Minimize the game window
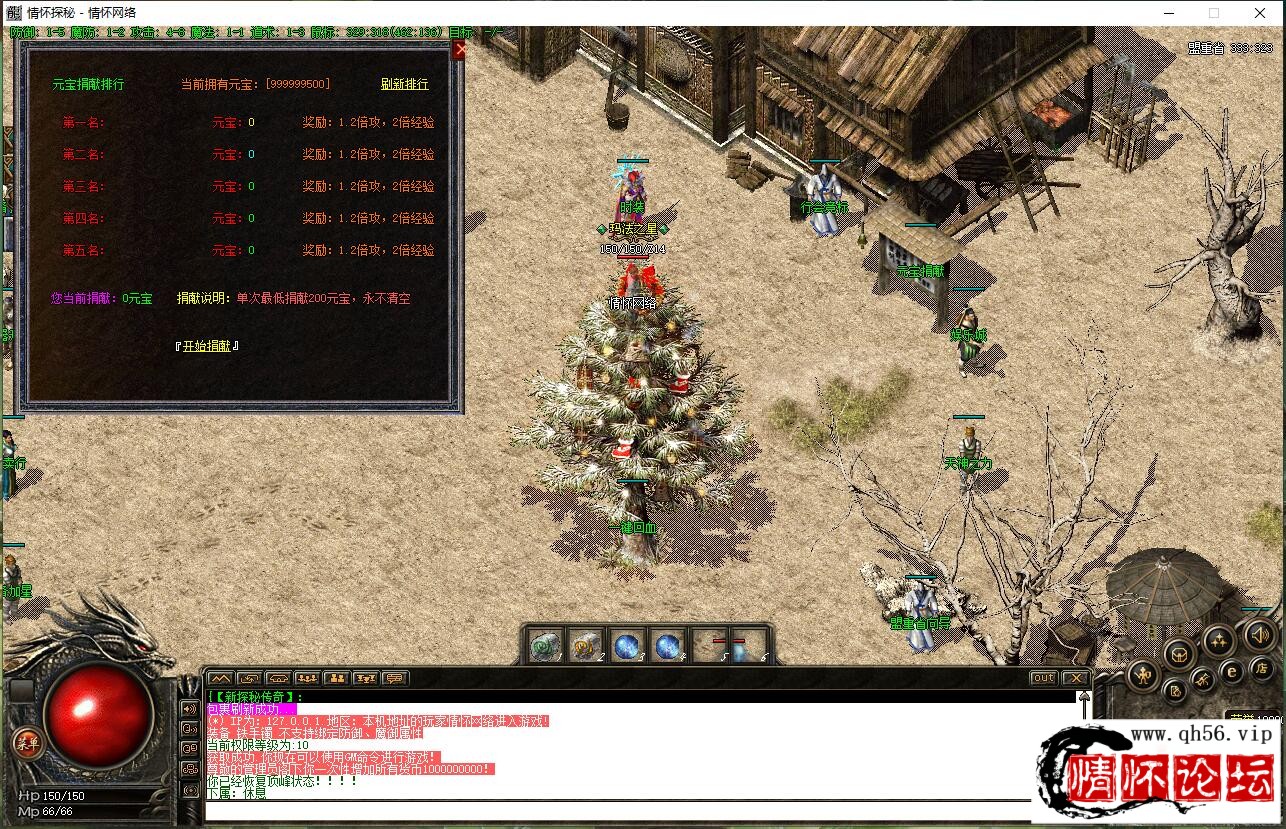 pos(1167,13)
